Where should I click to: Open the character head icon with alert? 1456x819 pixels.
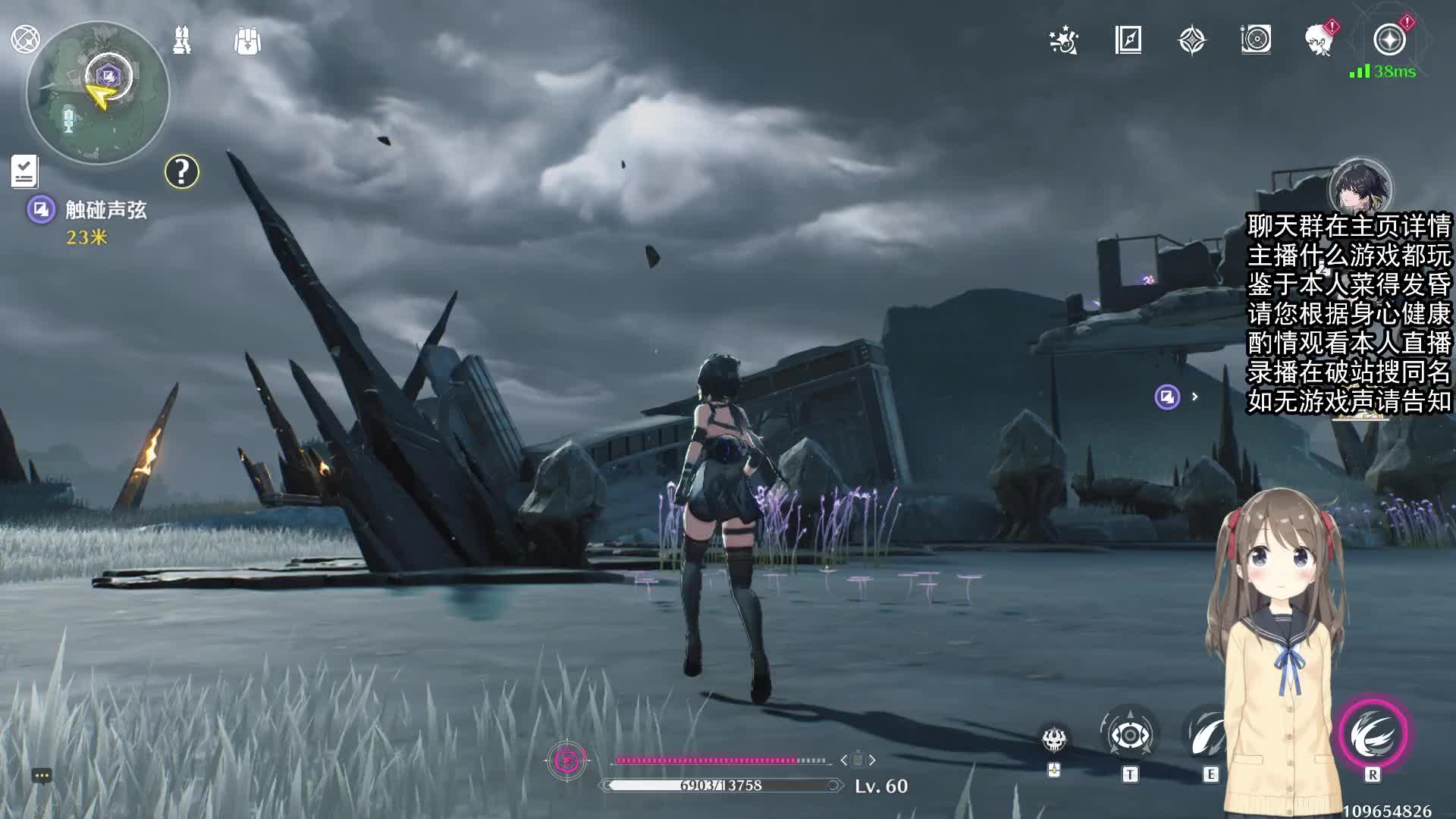pyautogui.click(x=1319, y=39)
